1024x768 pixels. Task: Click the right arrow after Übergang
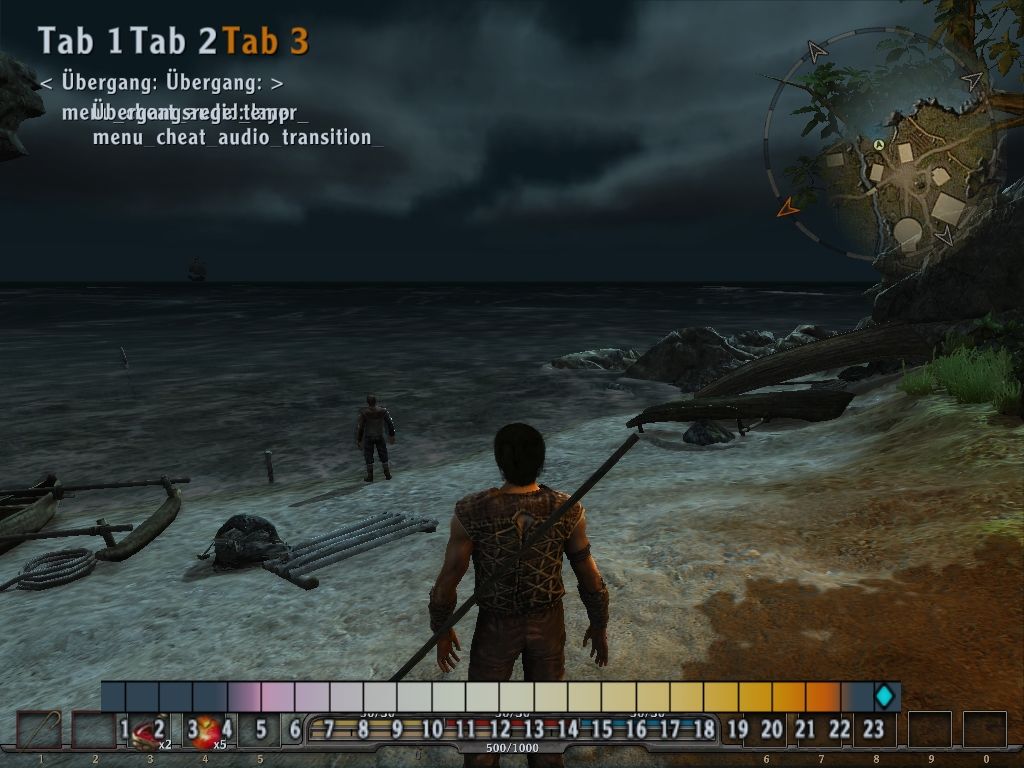pos(277,83)
